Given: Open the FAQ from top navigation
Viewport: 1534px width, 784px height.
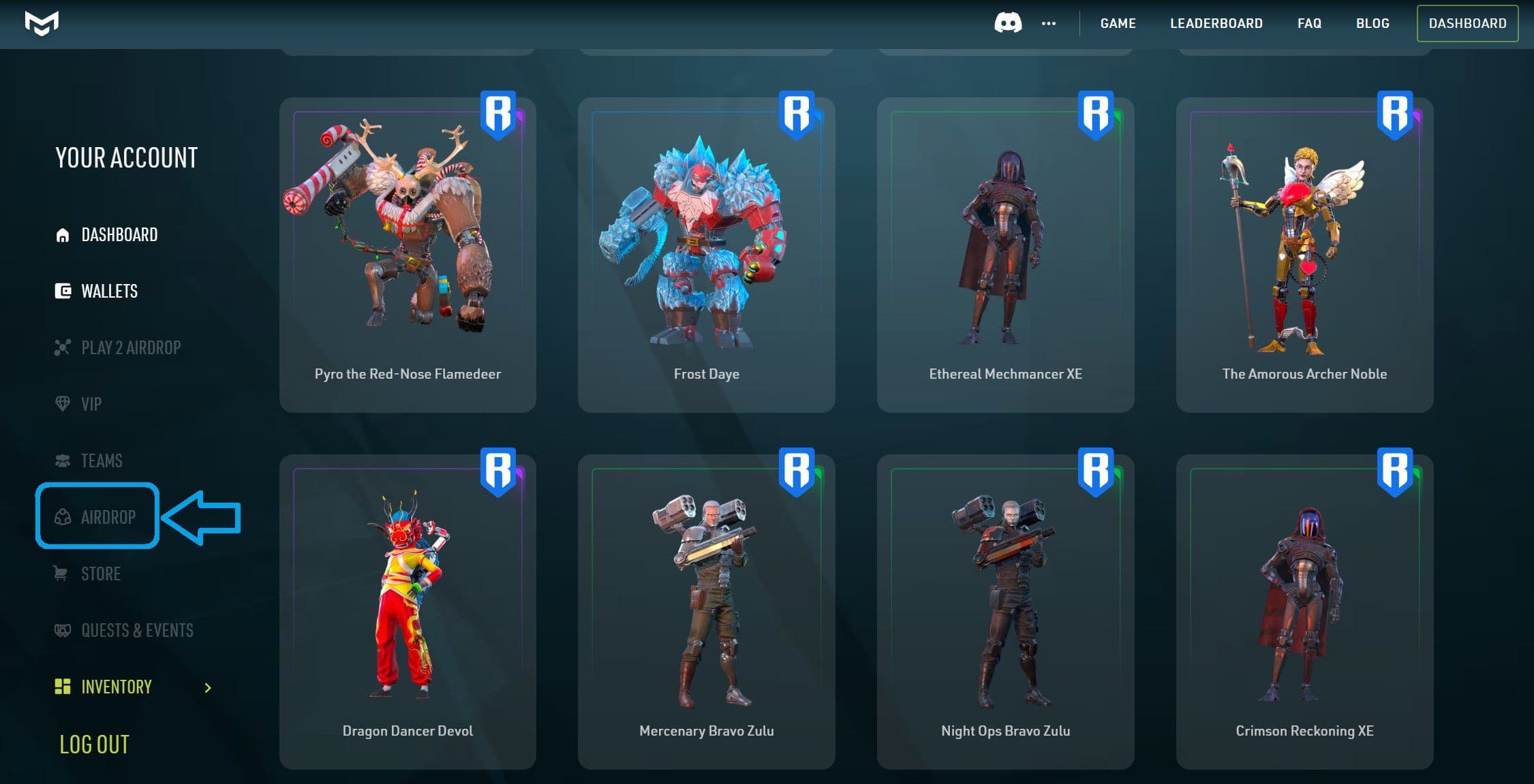Looking at the screenshot, I should click(x=1308, y=23).
